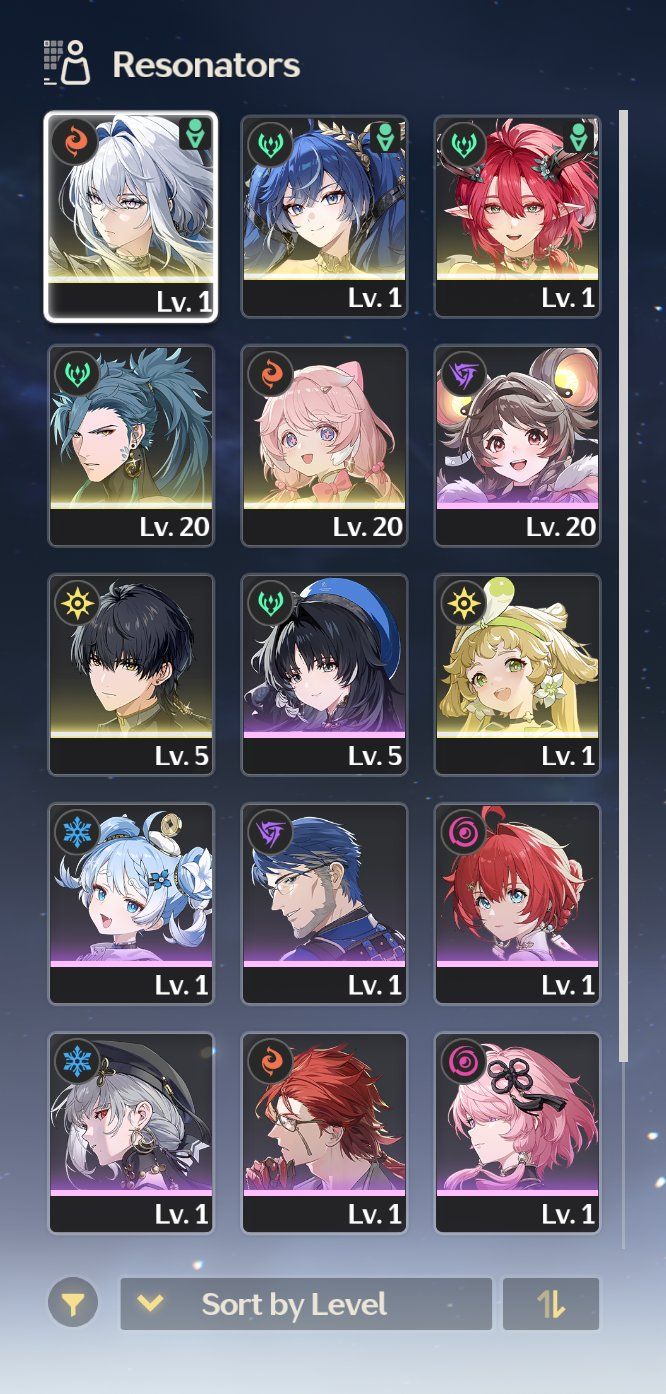Select the white-haired Level 1 resonator
This screenshot has width=666, height=1394.
(131, 215)
